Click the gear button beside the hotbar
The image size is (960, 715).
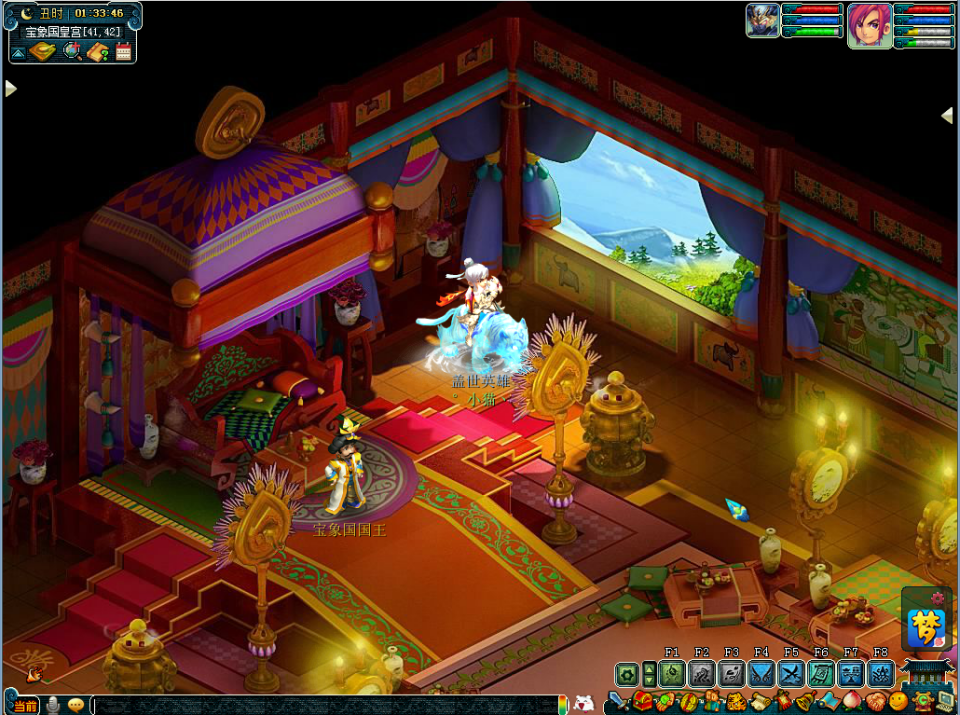627,674
